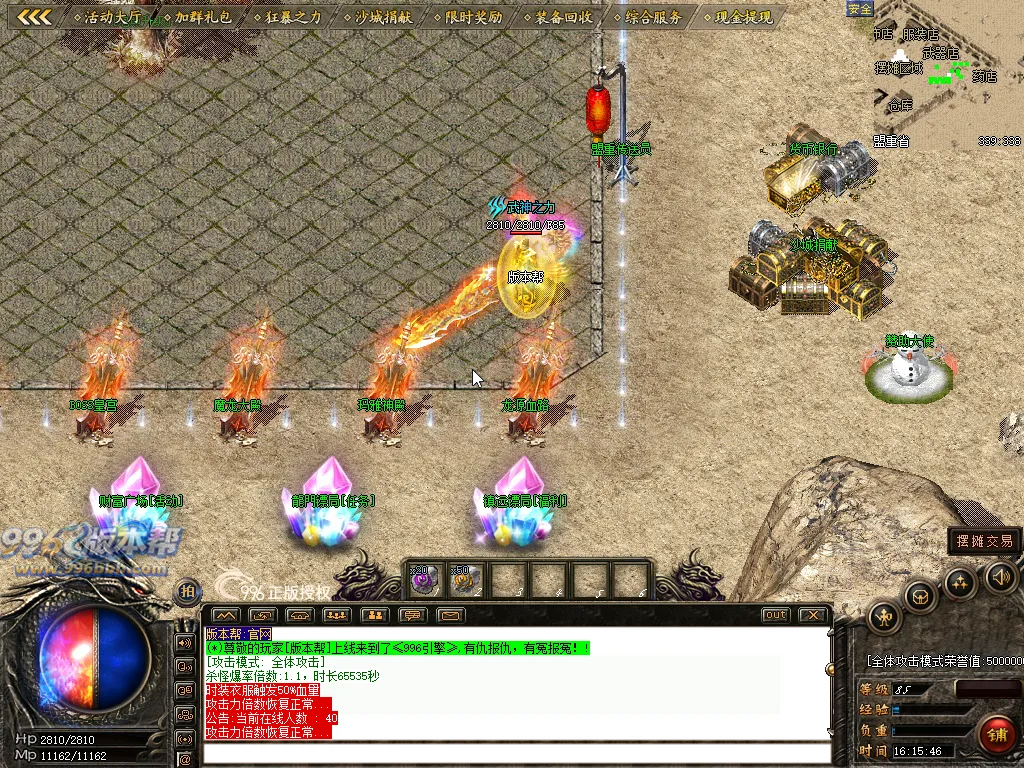The image size is (1024, 768).
Task: Open the 活动大厅 activity hall menu
Action: [112, 17]
